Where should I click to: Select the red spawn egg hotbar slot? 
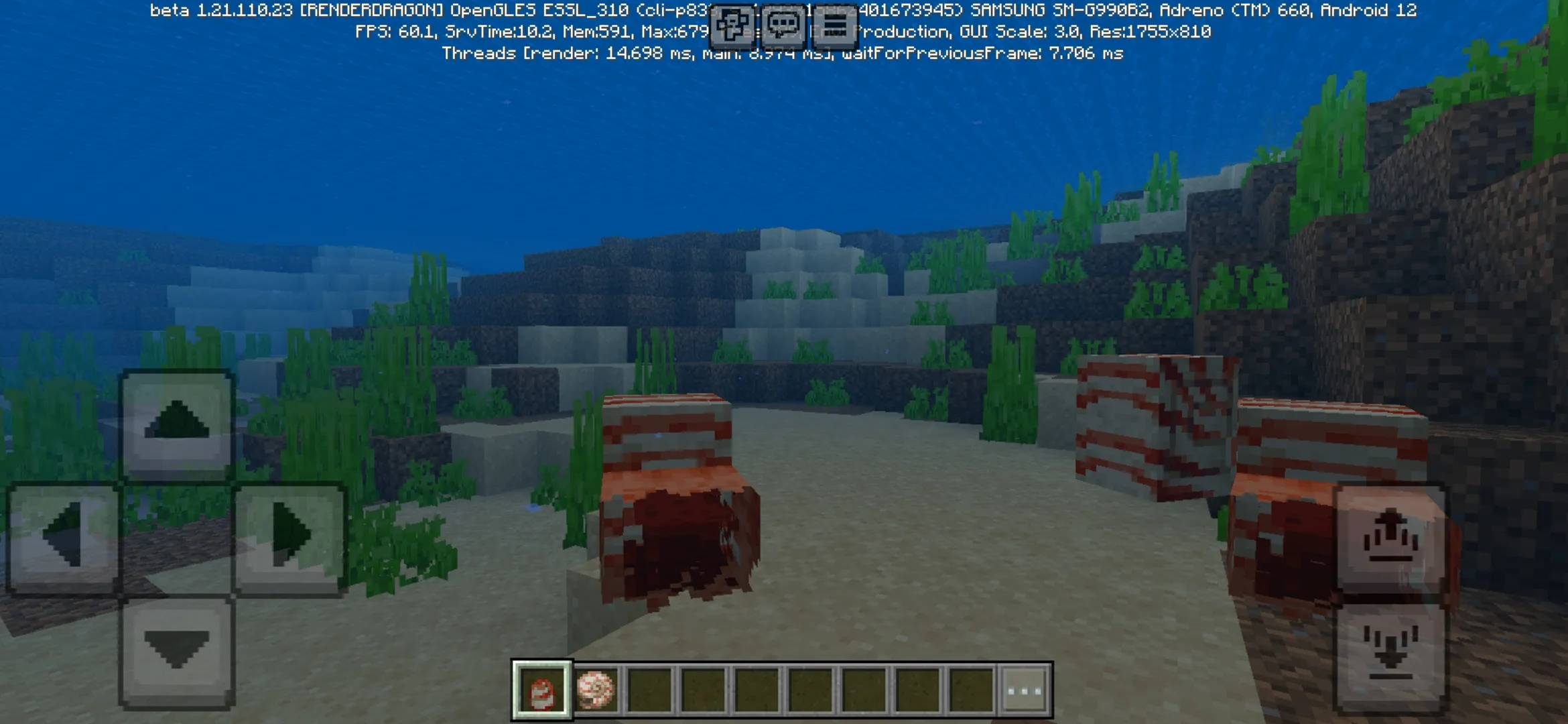click(542, 690)
